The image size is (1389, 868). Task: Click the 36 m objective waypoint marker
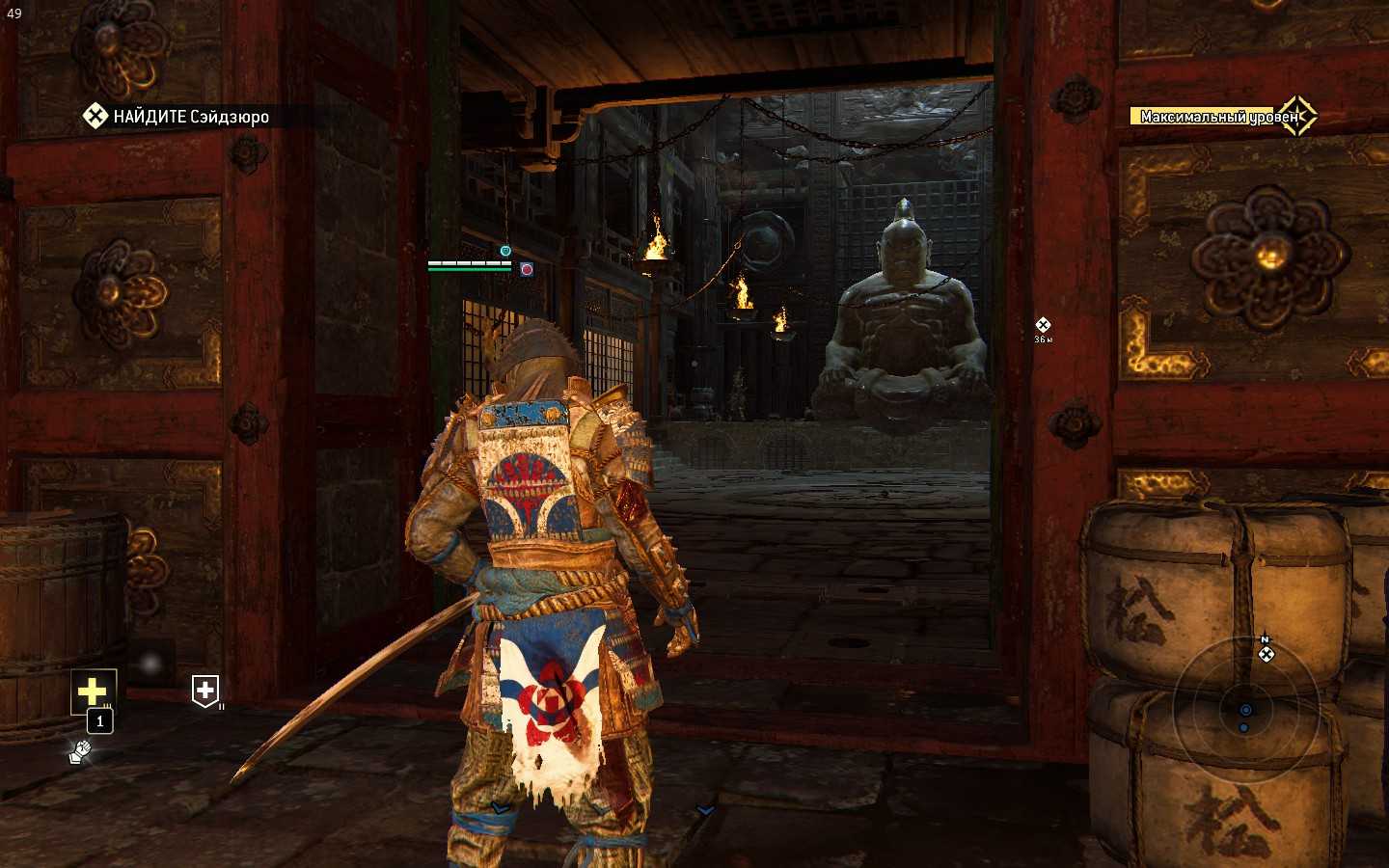(1043, 326)
